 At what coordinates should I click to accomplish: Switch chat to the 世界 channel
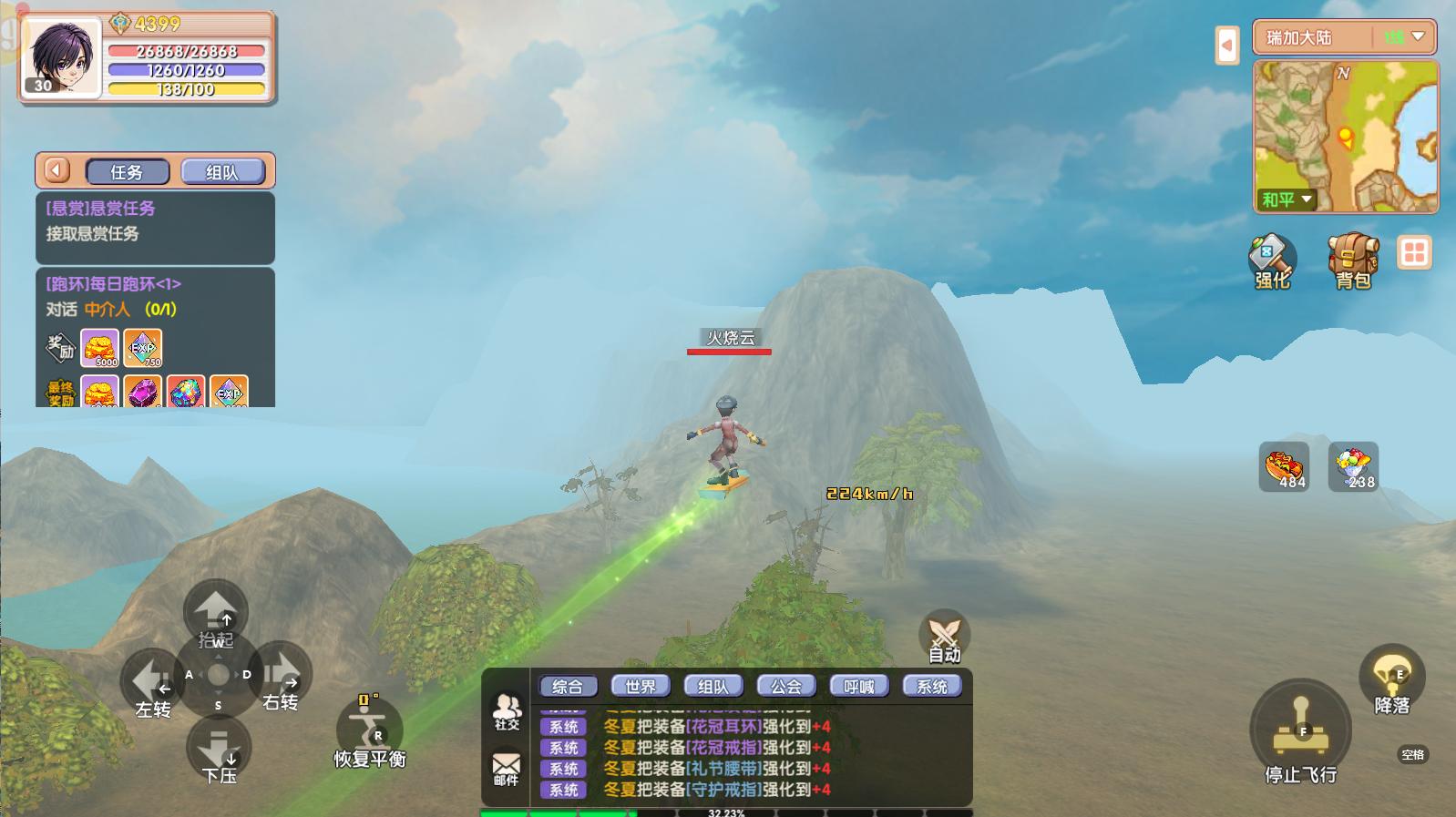click(641, 686)
